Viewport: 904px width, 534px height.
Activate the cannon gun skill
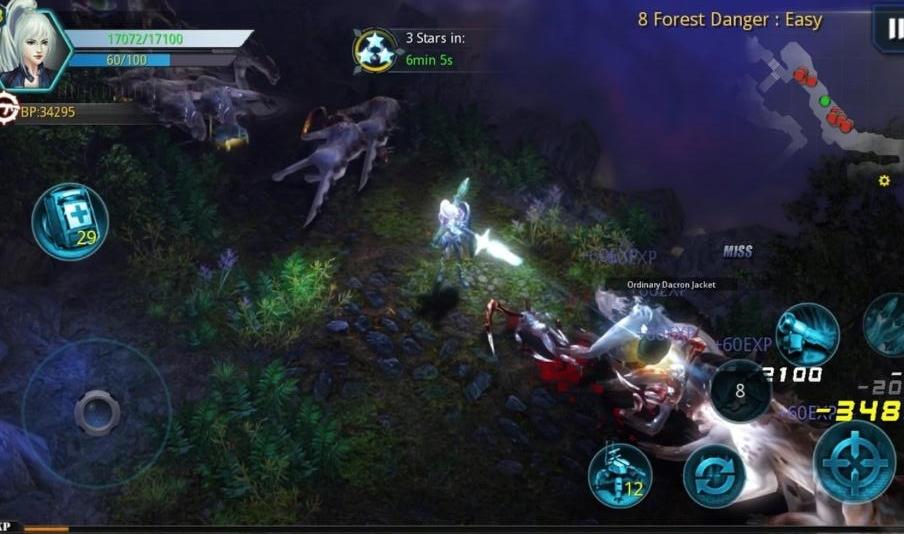[x=807, y=334]
